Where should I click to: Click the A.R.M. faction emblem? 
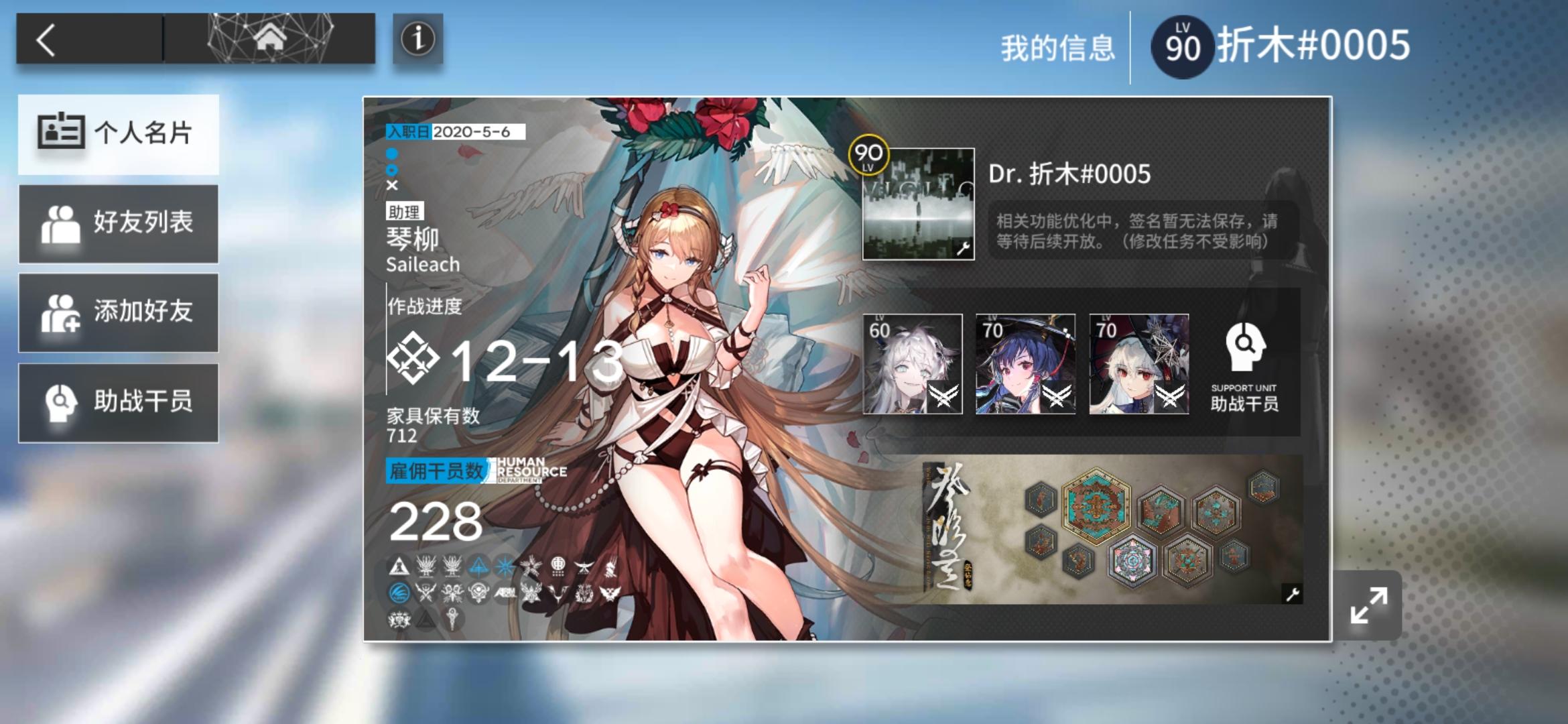[x=505, y=591]
